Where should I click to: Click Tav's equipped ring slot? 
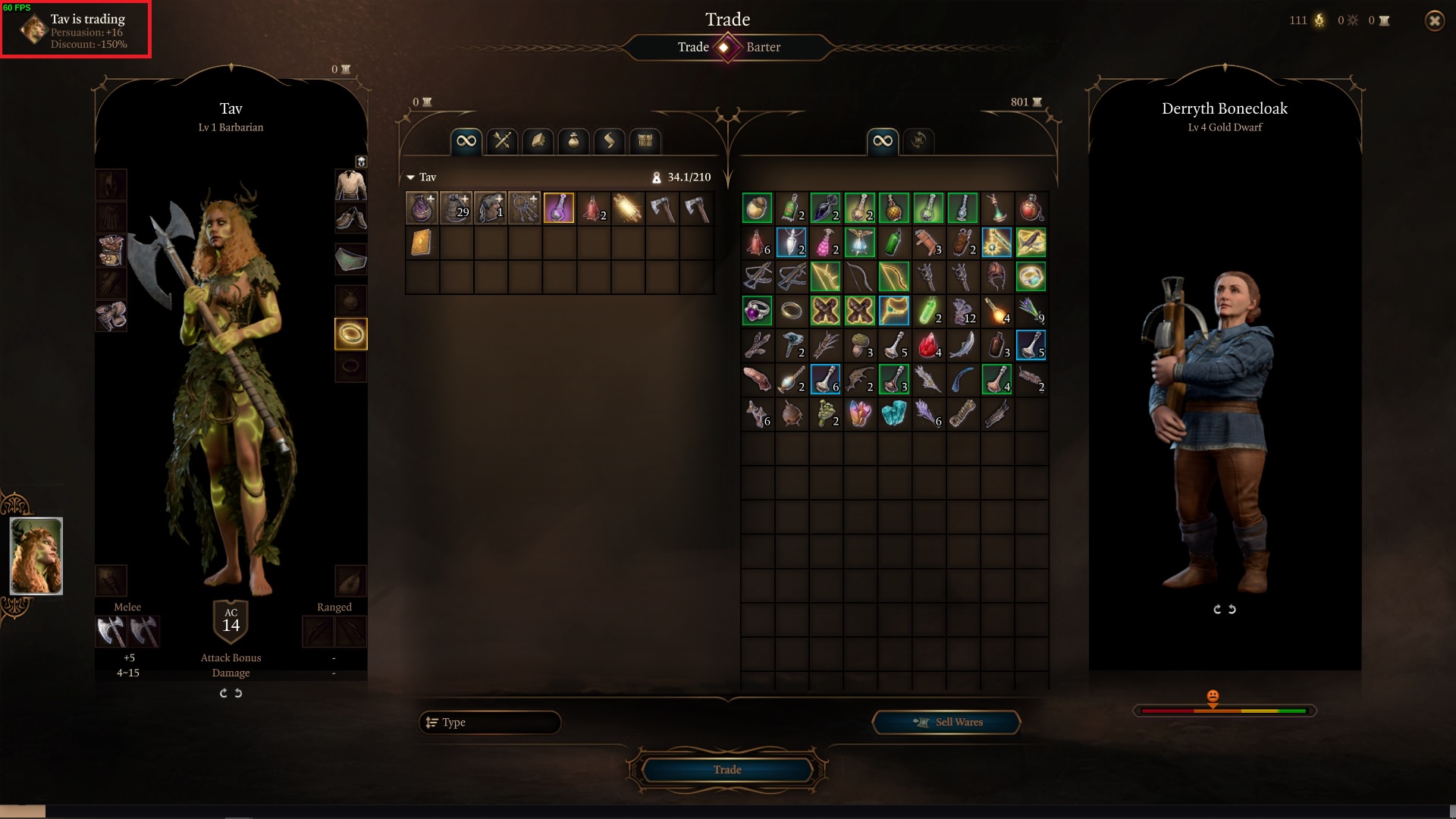point(351,334)
